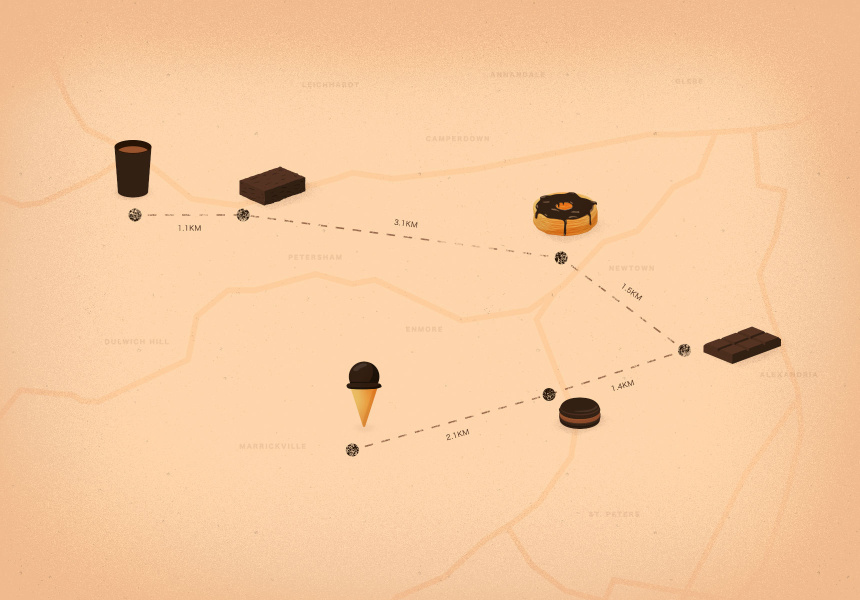Click the chocolate-glazed donut marker

(x=565, y=215)
